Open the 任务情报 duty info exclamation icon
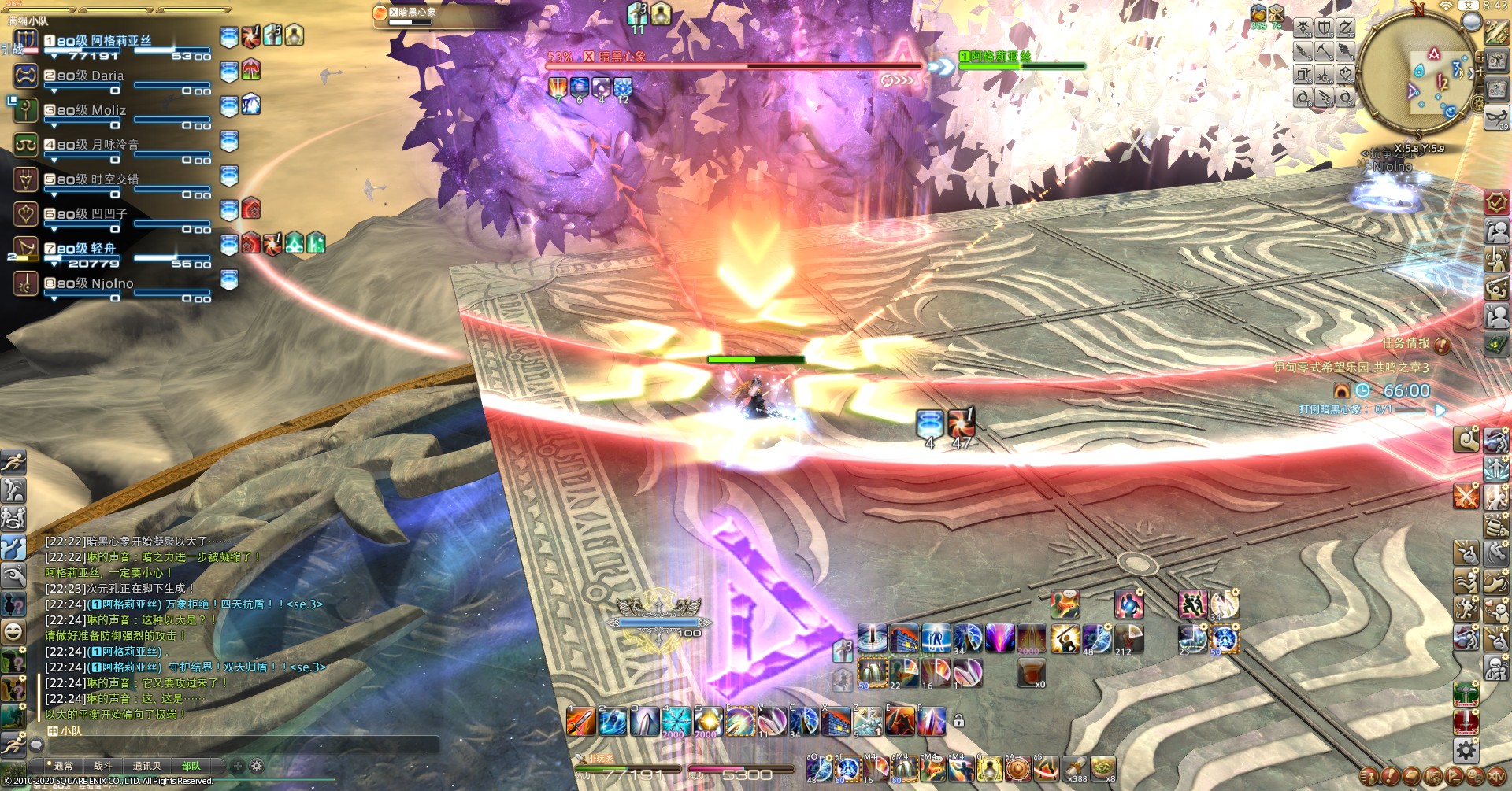The image size is (1512, 791). pyautogui.click(x=1443, y=344)
